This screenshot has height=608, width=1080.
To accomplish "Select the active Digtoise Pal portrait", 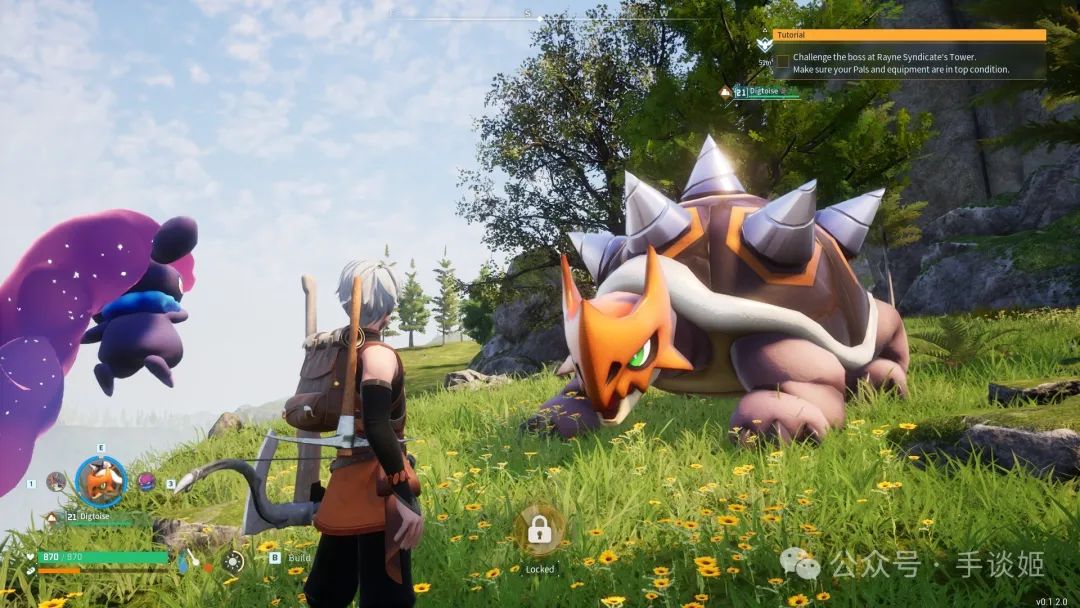I will (x=101, y=482).
